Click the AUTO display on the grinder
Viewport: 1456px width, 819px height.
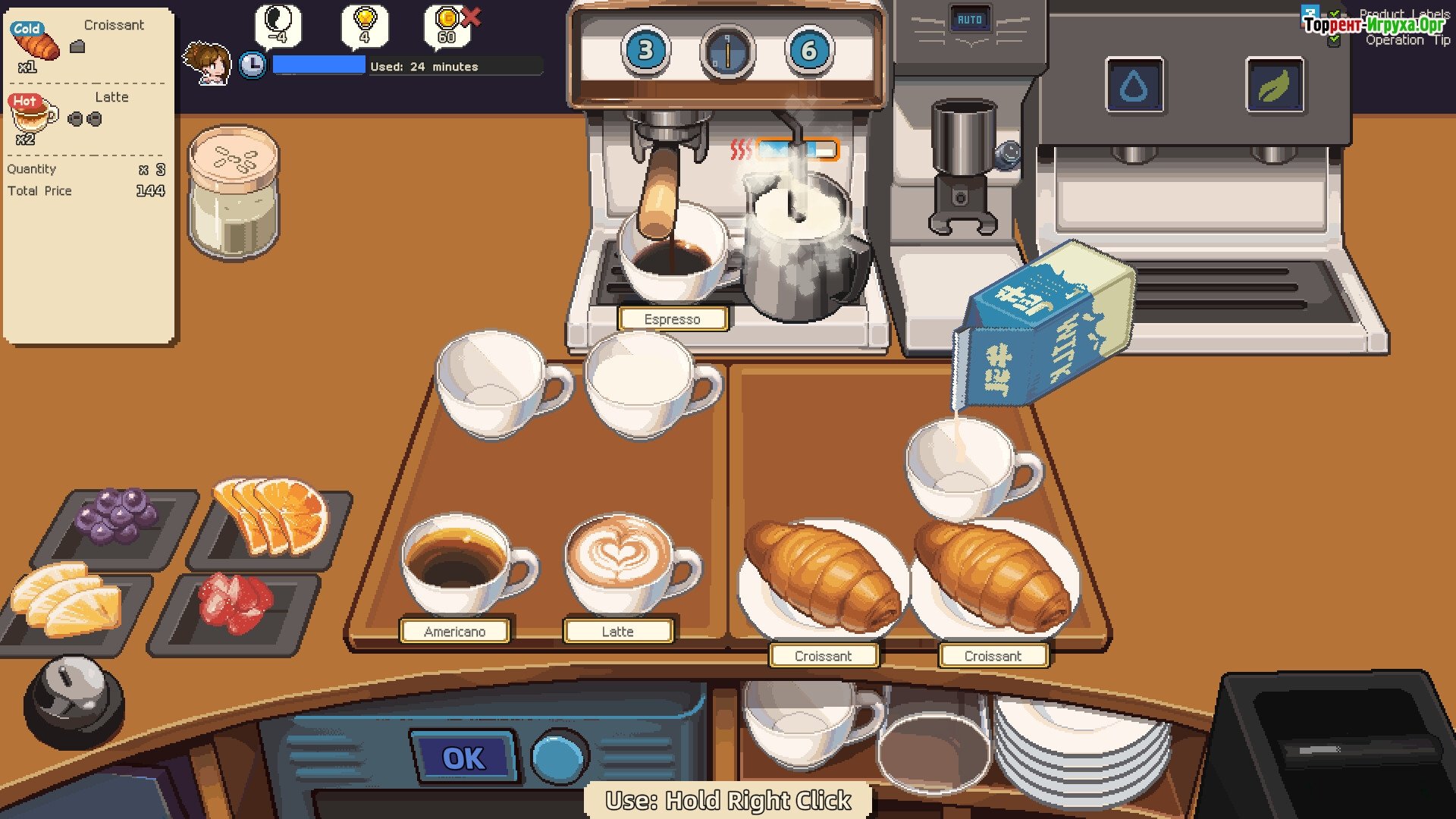tap(969, 20)
